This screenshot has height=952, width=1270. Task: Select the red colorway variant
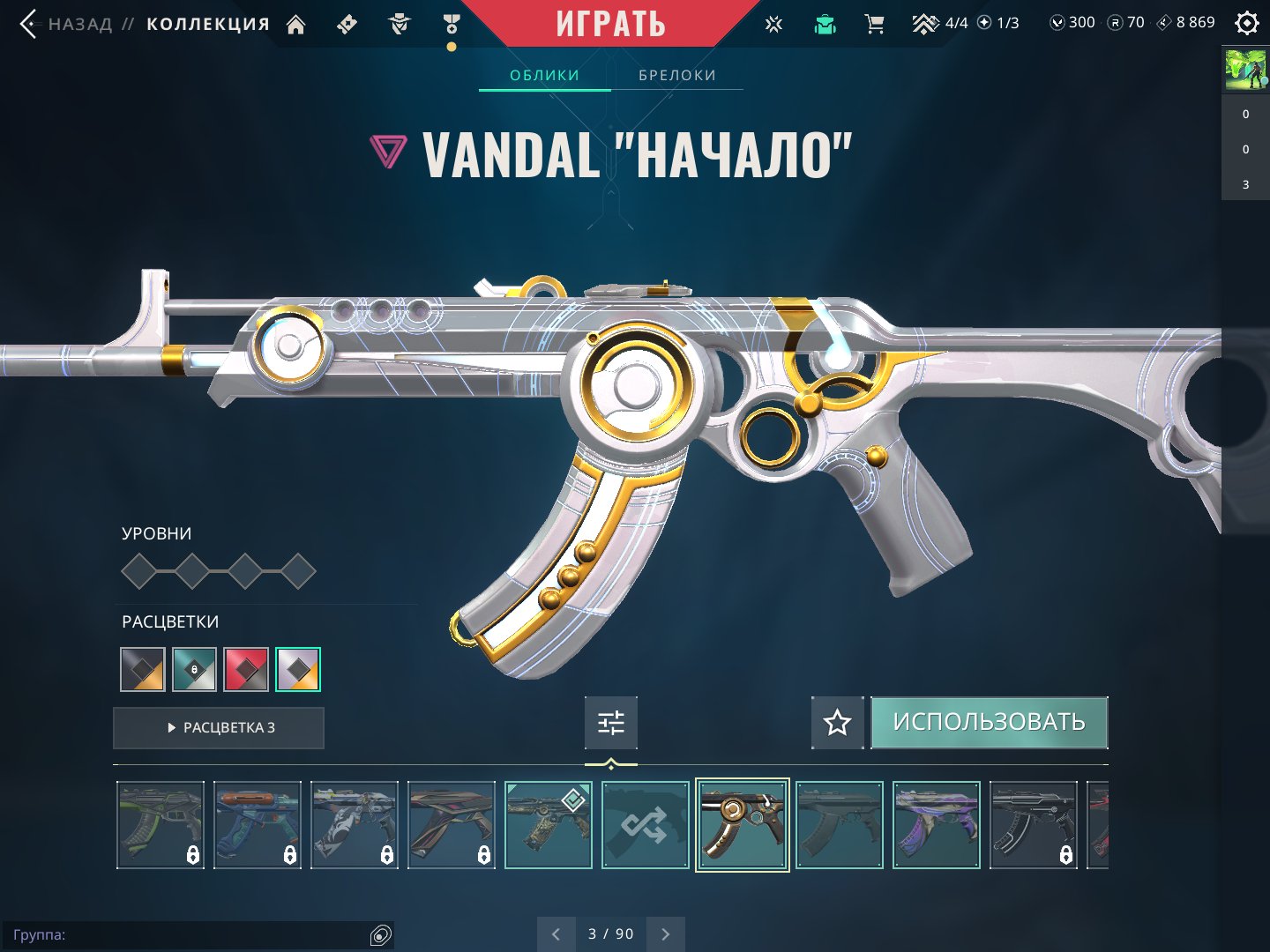[246, 669]
